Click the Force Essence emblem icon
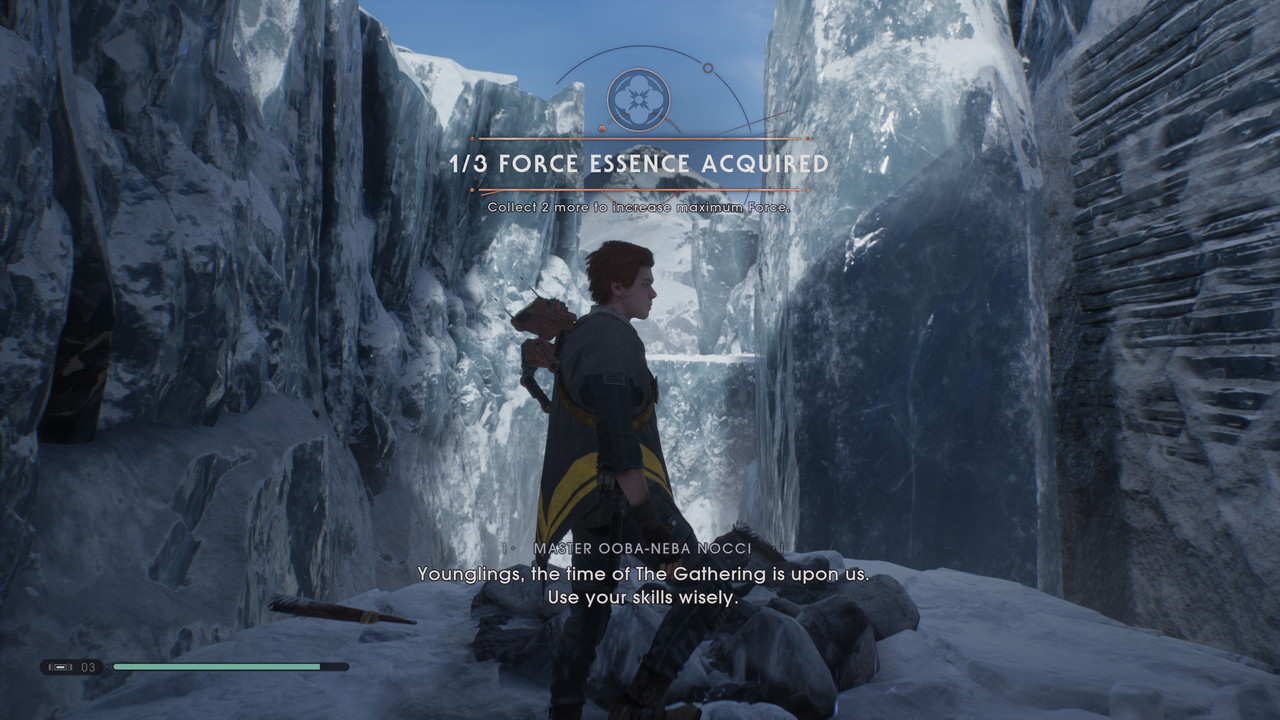 (x=639, y=100)
